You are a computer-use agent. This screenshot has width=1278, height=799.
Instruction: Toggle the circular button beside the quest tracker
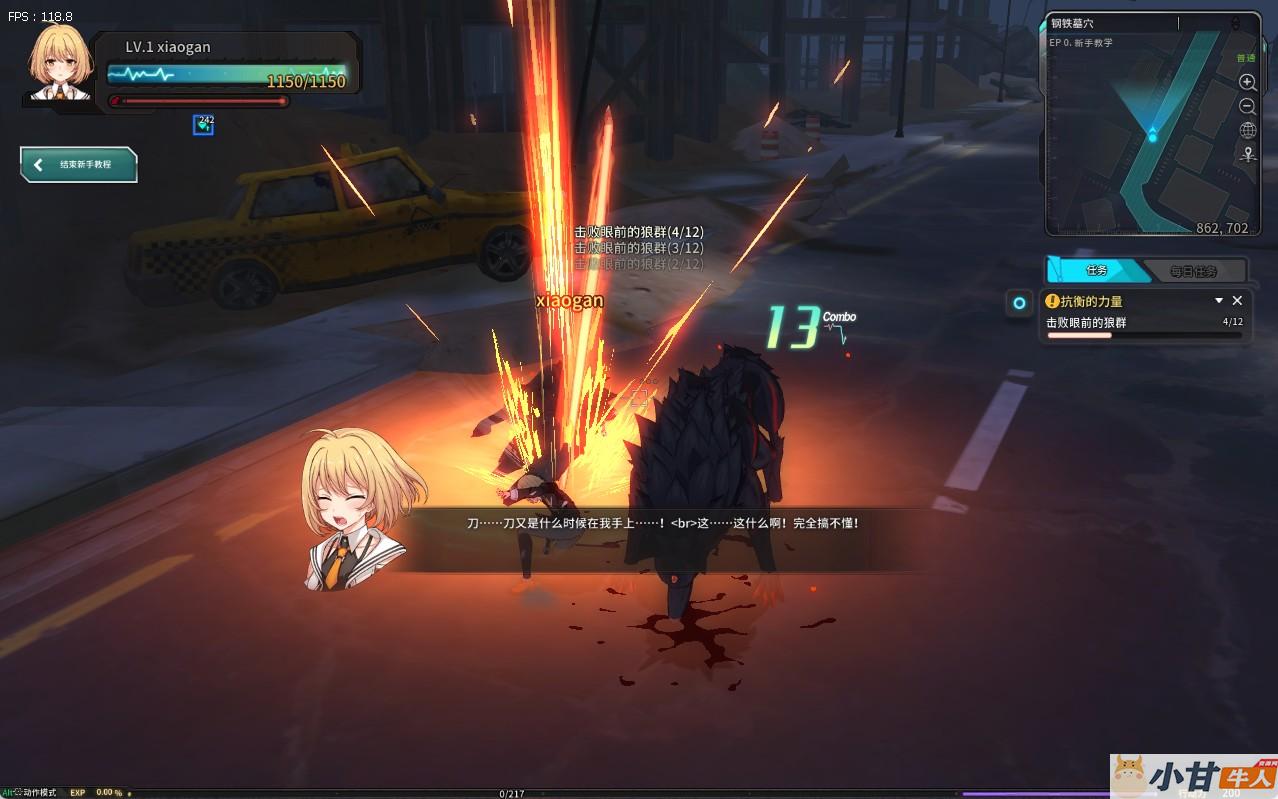[1019, 303]
